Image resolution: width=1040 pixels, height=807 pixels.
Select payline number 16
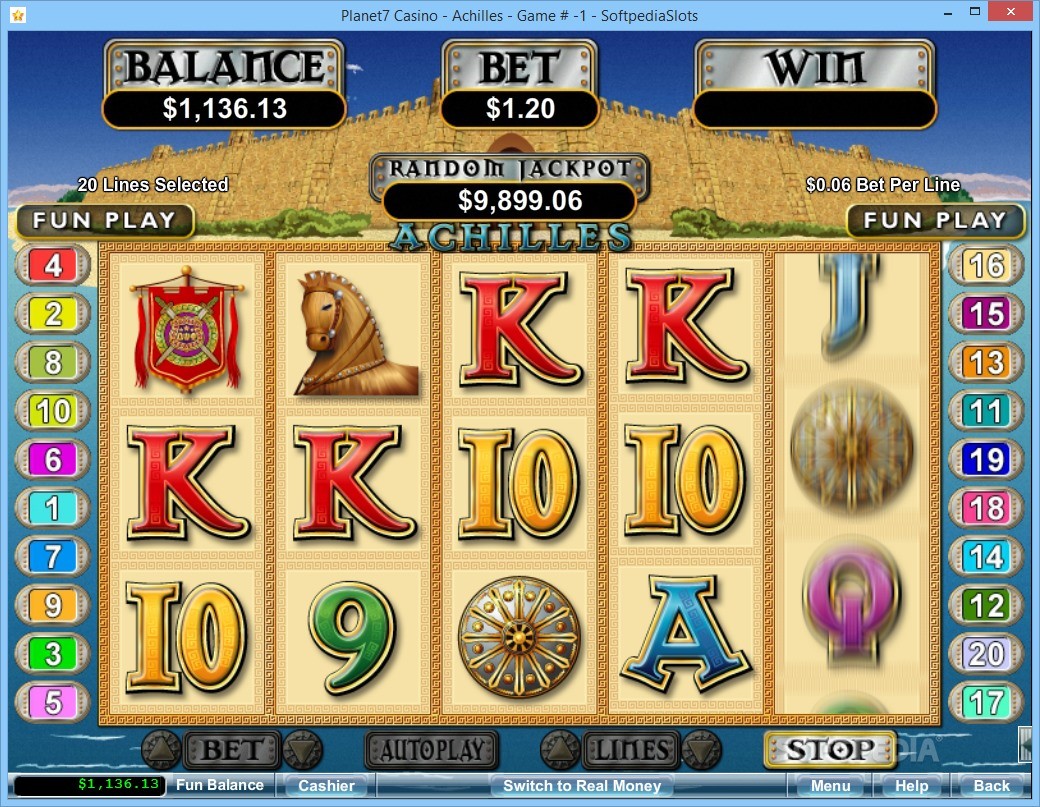point(986,266)
